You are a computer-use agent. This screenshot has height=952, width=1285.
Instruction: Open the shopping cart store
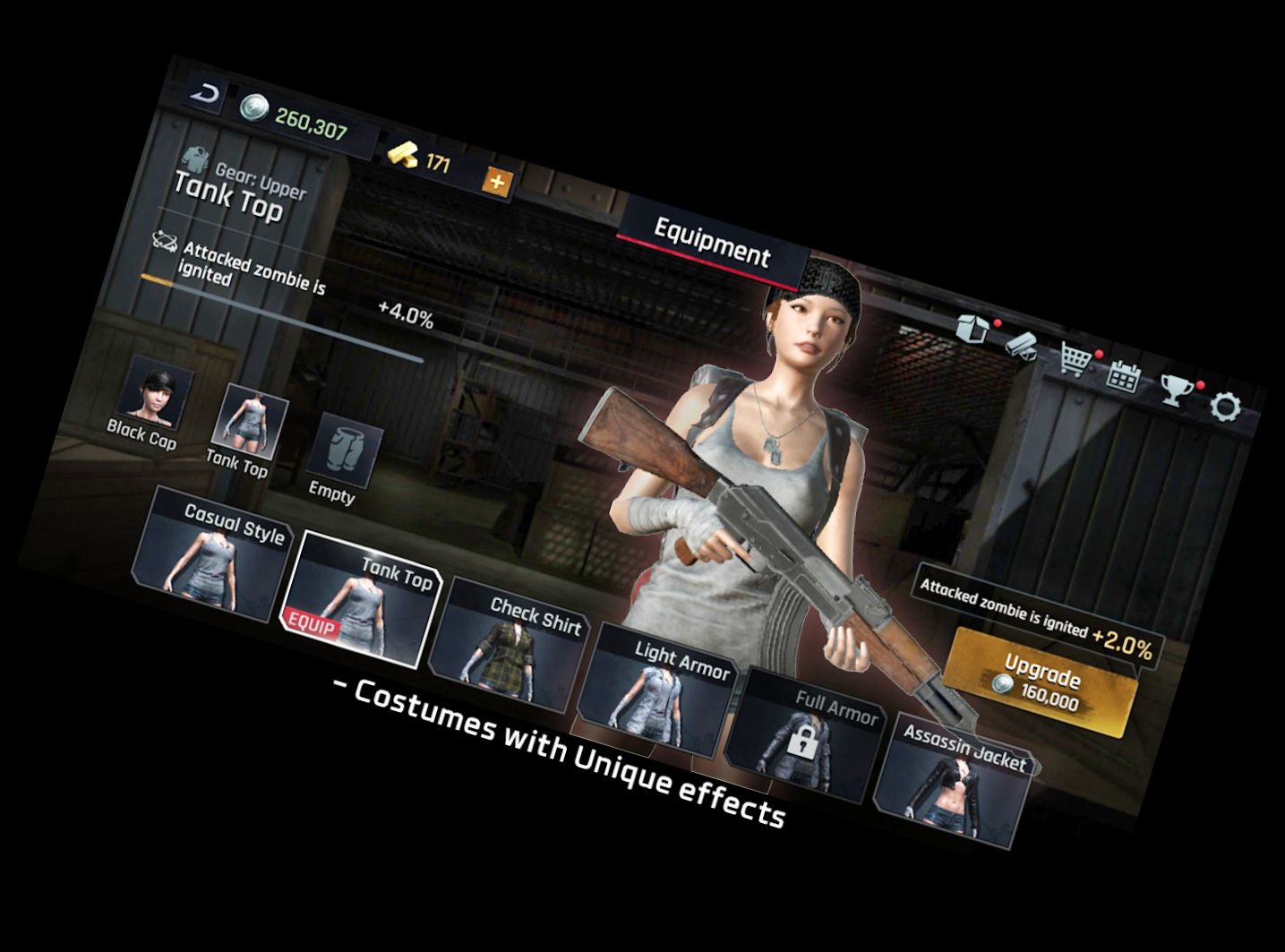pyautogui.click(x=1074, y=358)
